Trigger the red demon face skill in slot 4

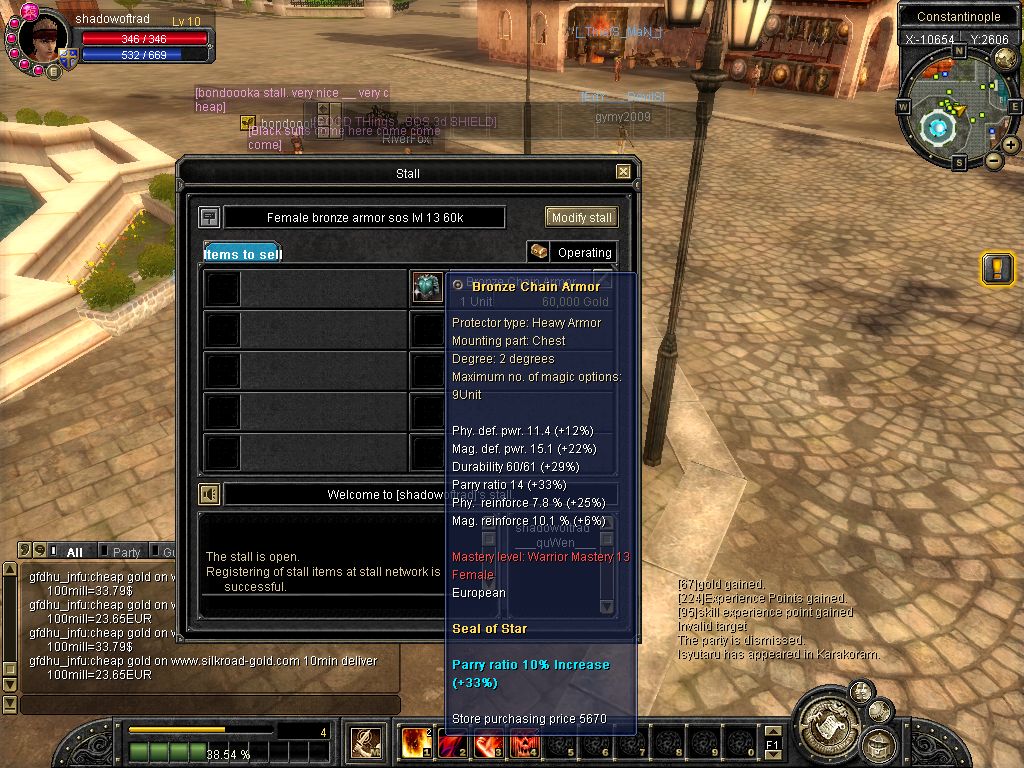[x=524, y=743]
